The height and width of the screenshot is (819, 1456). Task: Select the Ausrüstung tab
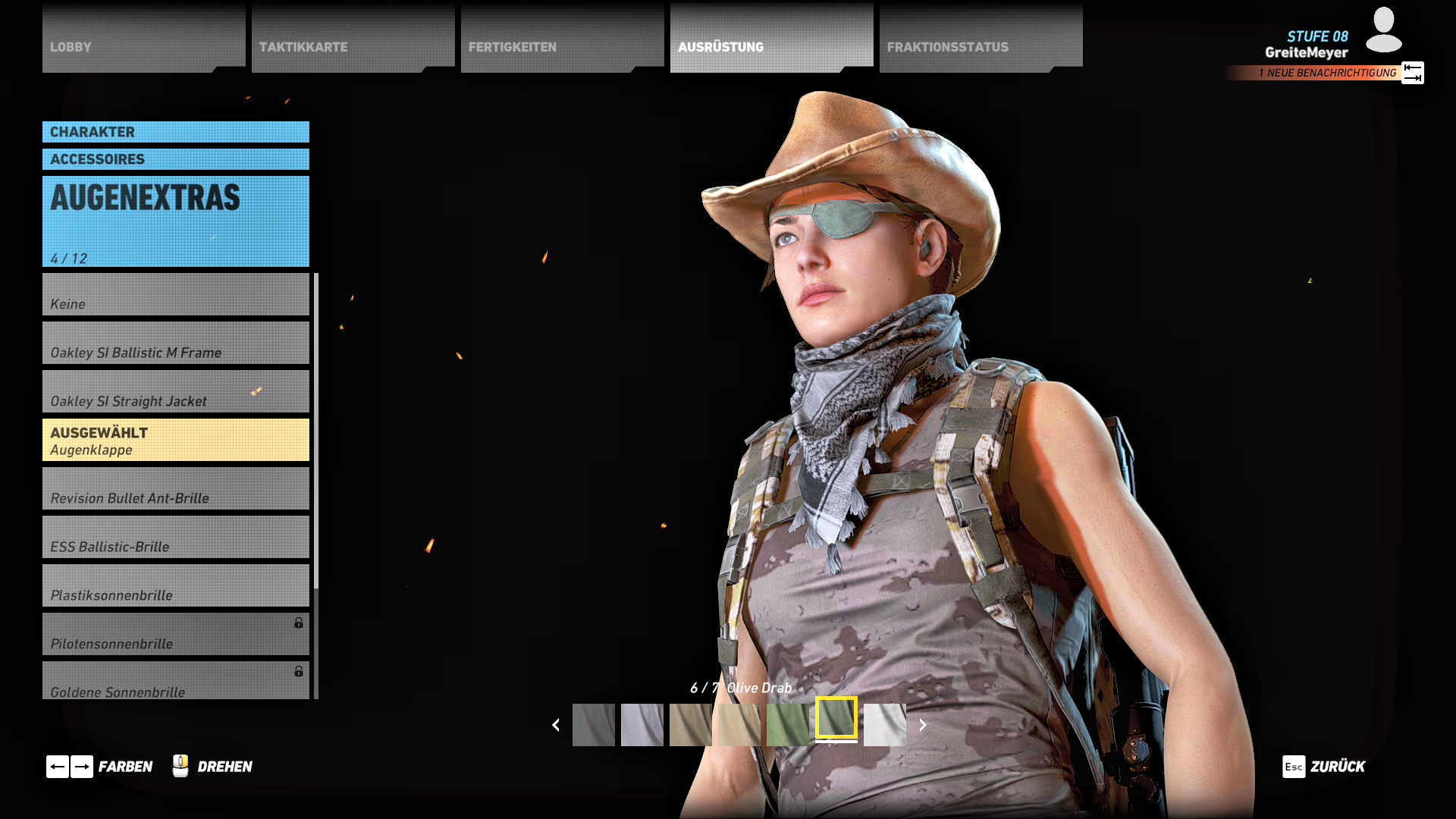(770, 39)
